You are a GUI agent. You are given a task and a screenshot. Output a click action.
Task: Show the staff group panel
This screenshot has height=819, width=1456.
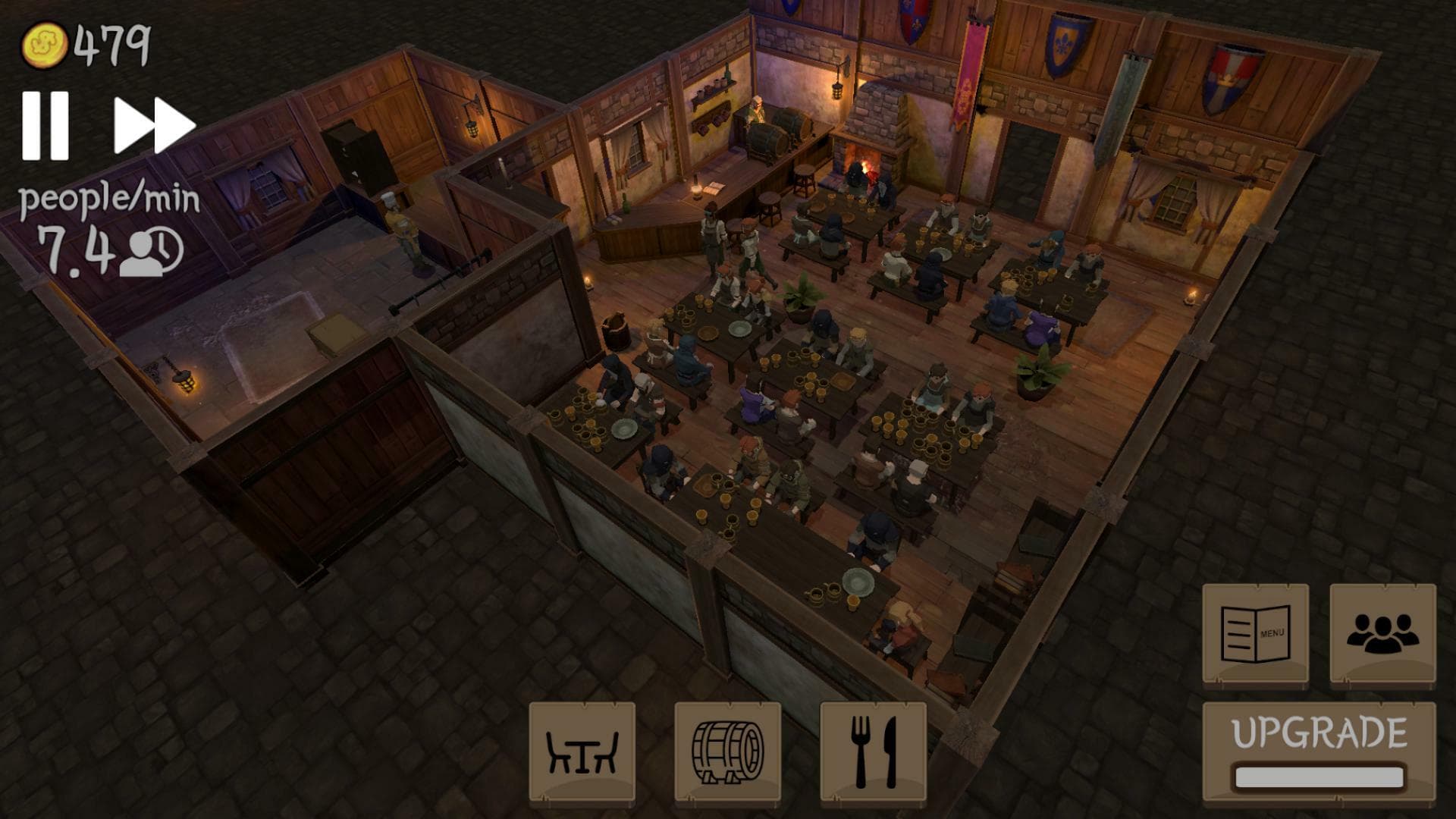click(1382, 635)
